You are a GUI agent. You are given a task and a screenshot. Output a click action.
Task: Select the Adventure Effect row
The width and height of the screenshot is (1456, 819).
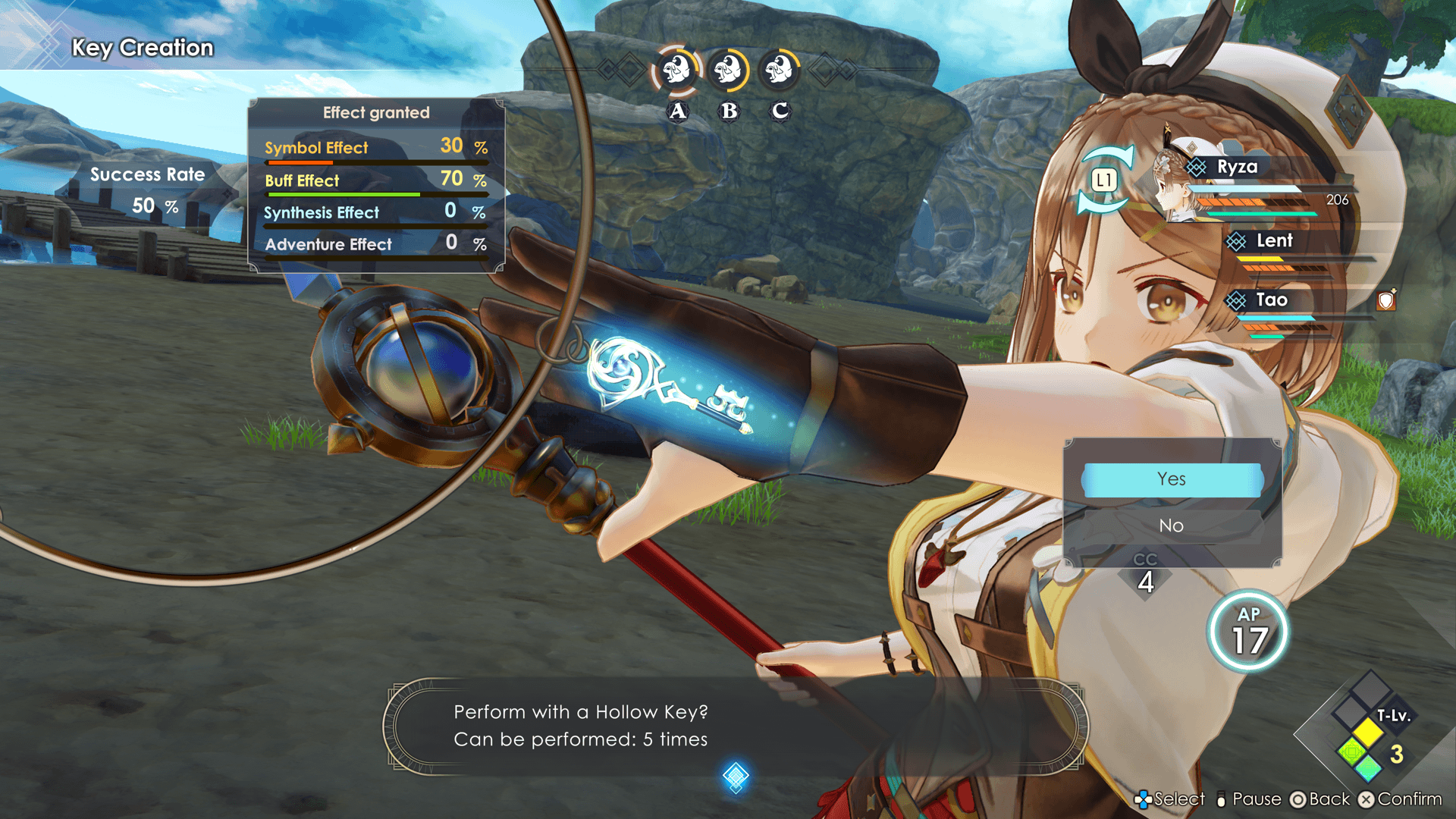(x=375, y=244)
